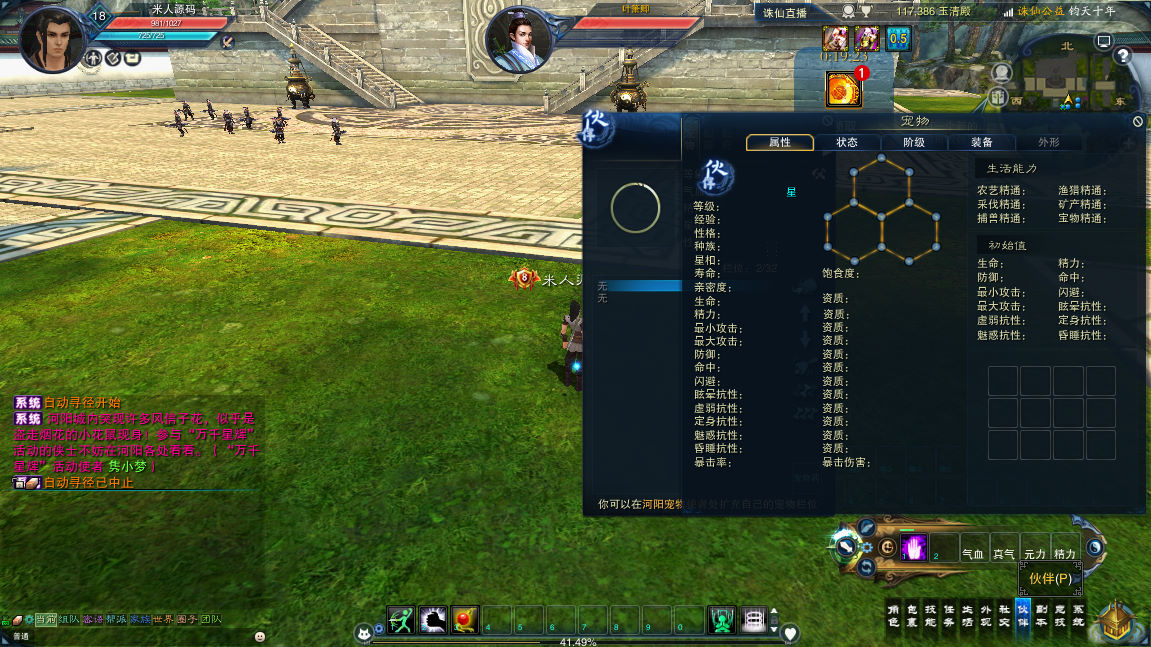
Task: Open the 阶级 tab
Action: (913, 143)
